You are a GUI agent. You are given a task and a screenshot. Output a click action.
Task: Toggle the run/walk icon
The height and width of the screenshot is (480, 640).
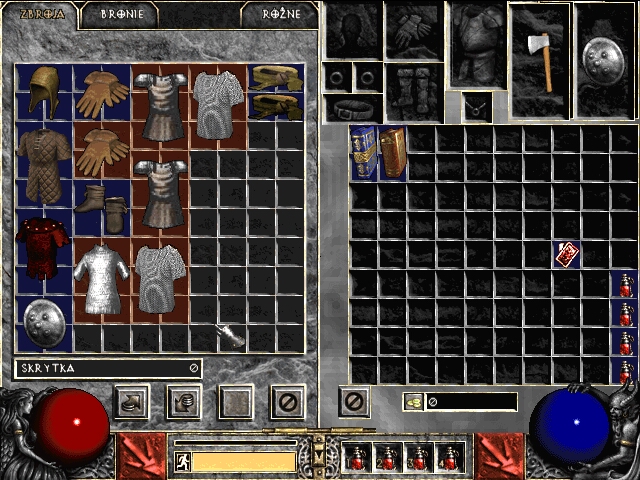click(x=182, y=461)
